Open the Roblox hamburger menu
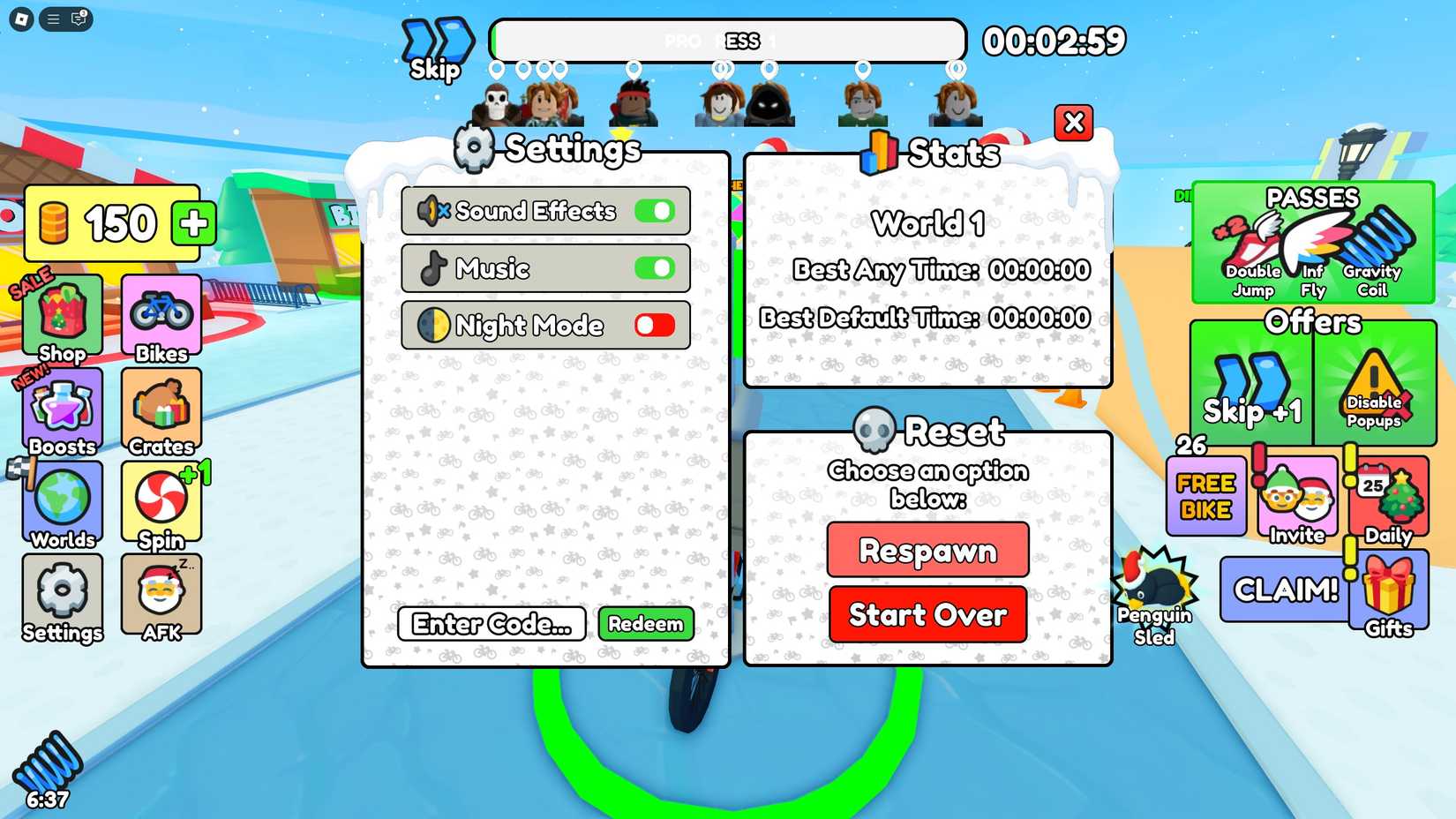The height and width of the screenshot is (819, 1456). pos(51,19)
